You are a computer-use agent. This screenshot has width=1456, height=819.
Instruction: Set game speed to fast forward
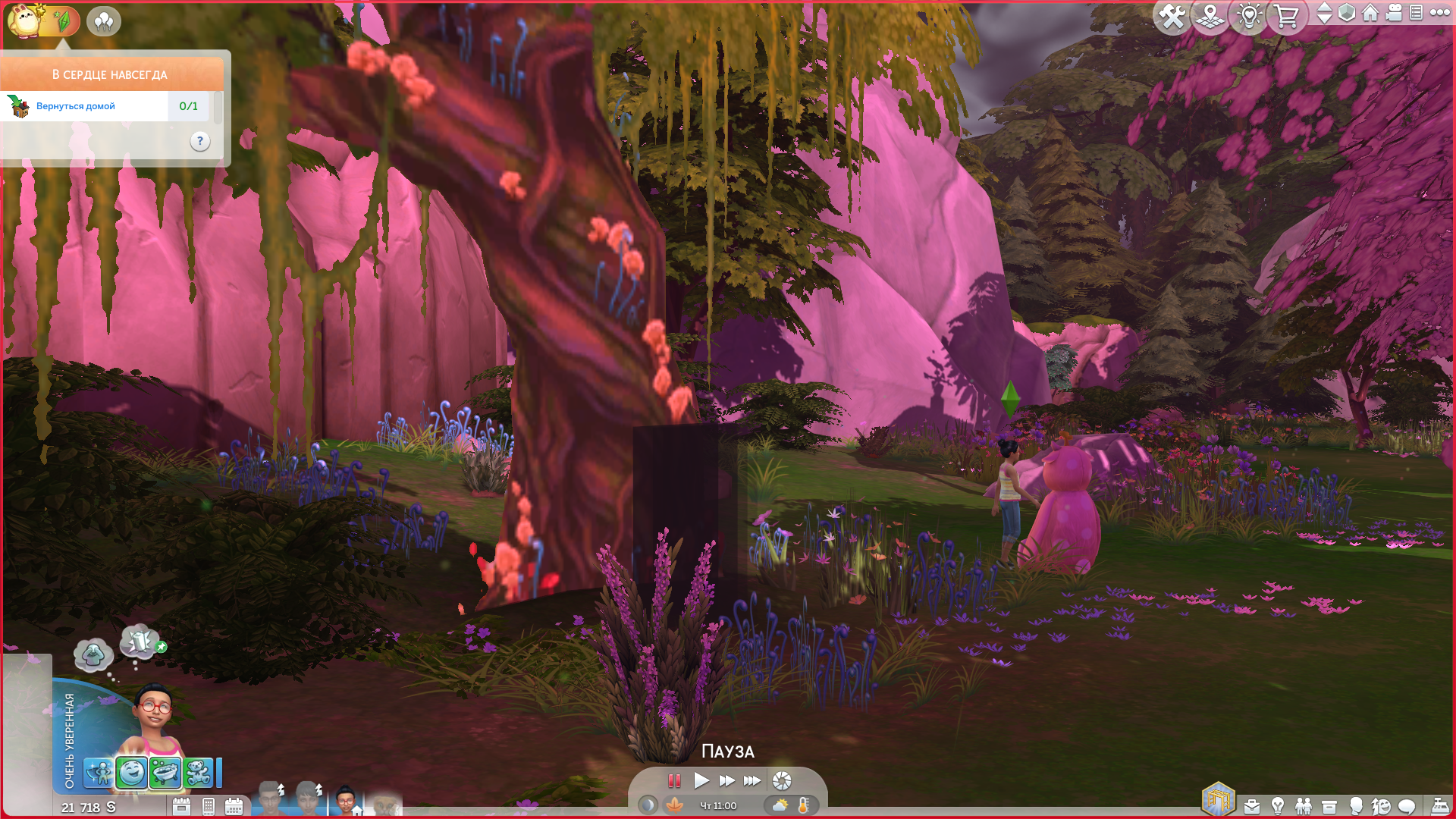point(726,780)
